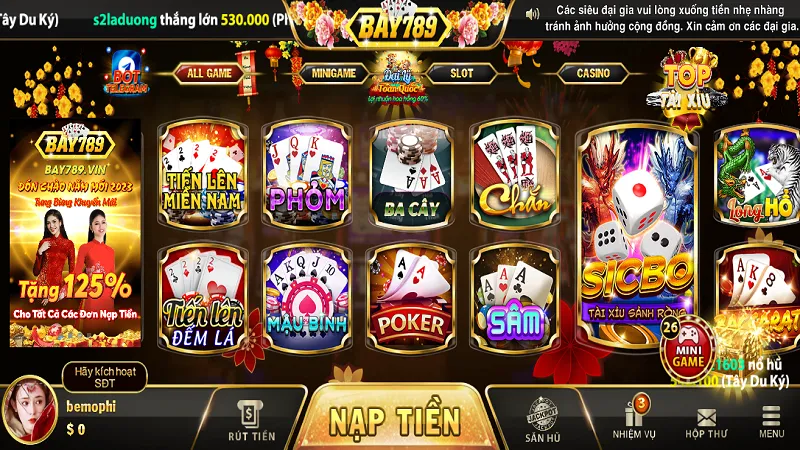Image resolution: width=800 pixels, height=450 pixels.
Task: Open the RÚT TIỀN withdrawal button
Action: [x=249, y=420]
